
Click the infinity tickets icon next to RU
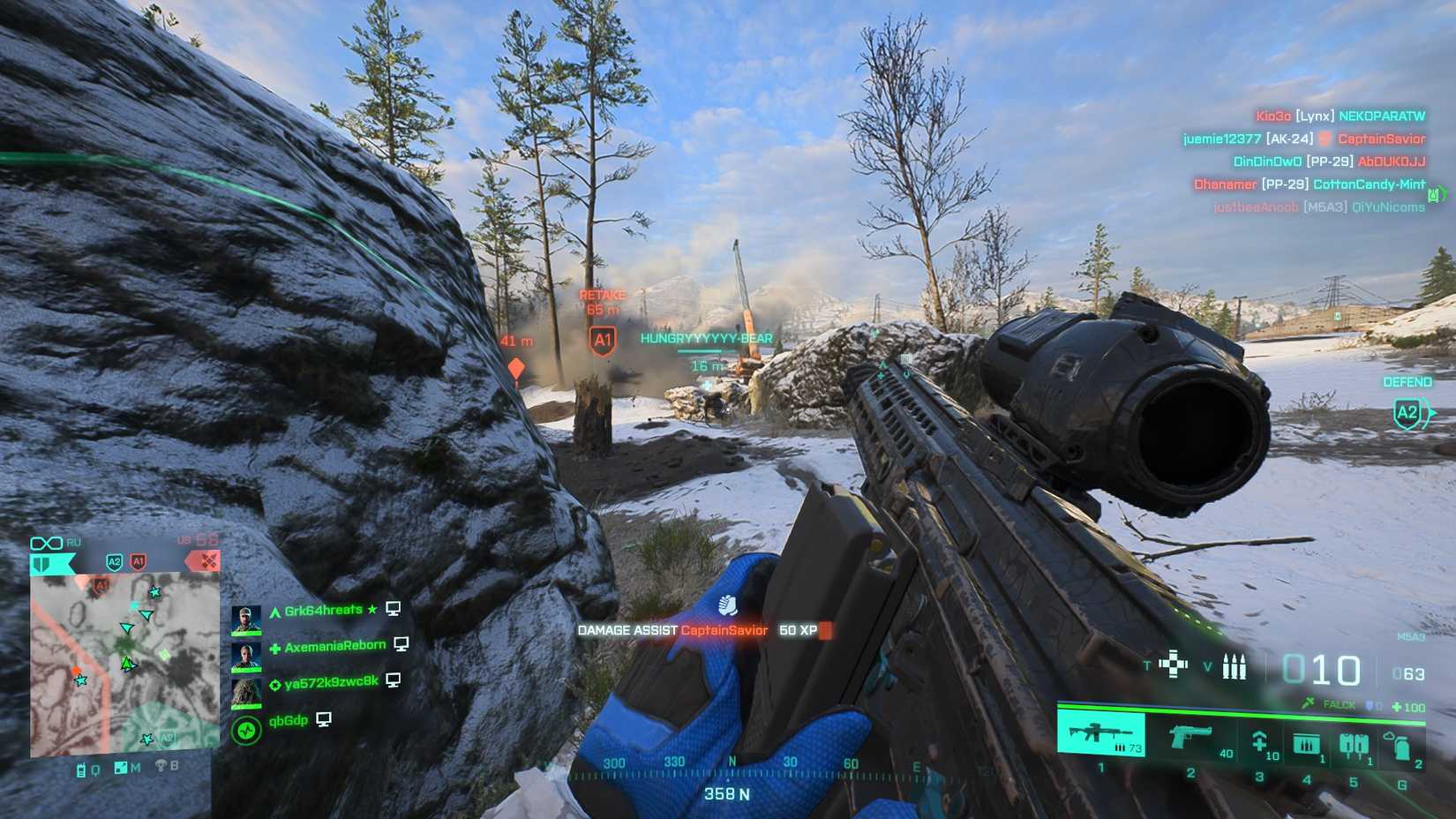click(x=48, y=542)
